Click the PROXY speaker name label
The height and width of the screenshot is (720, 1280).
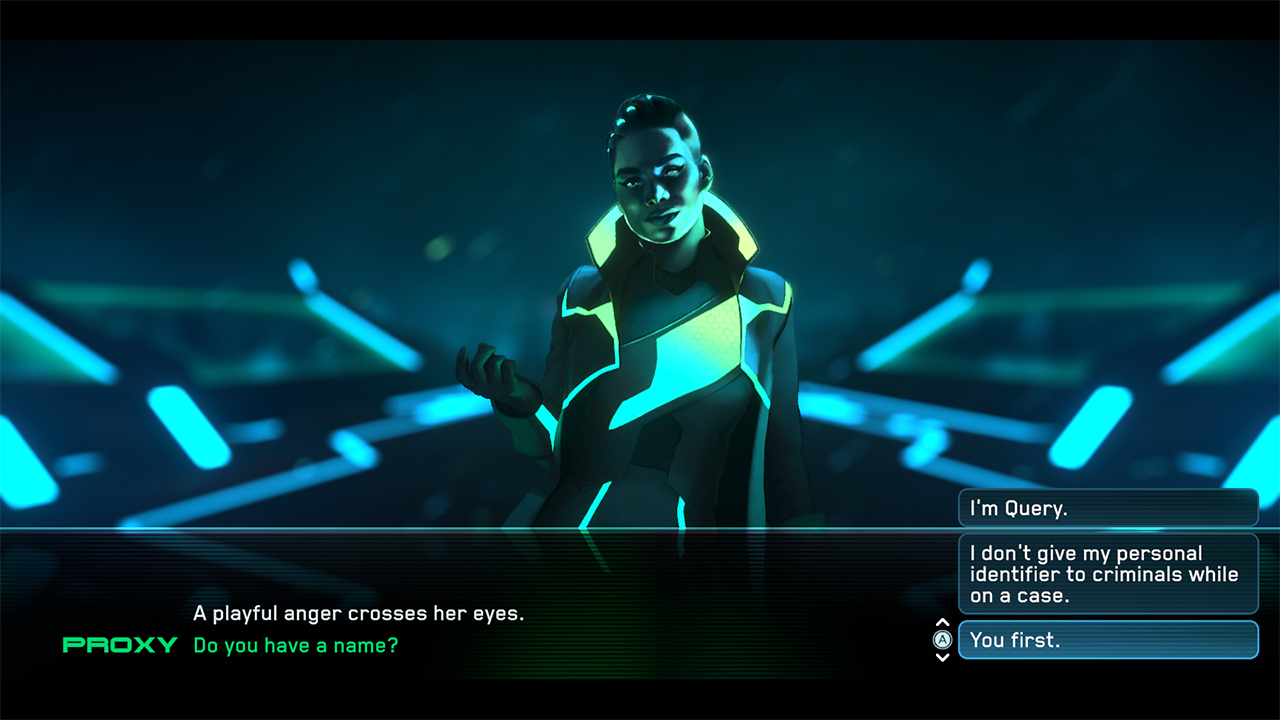120,646
